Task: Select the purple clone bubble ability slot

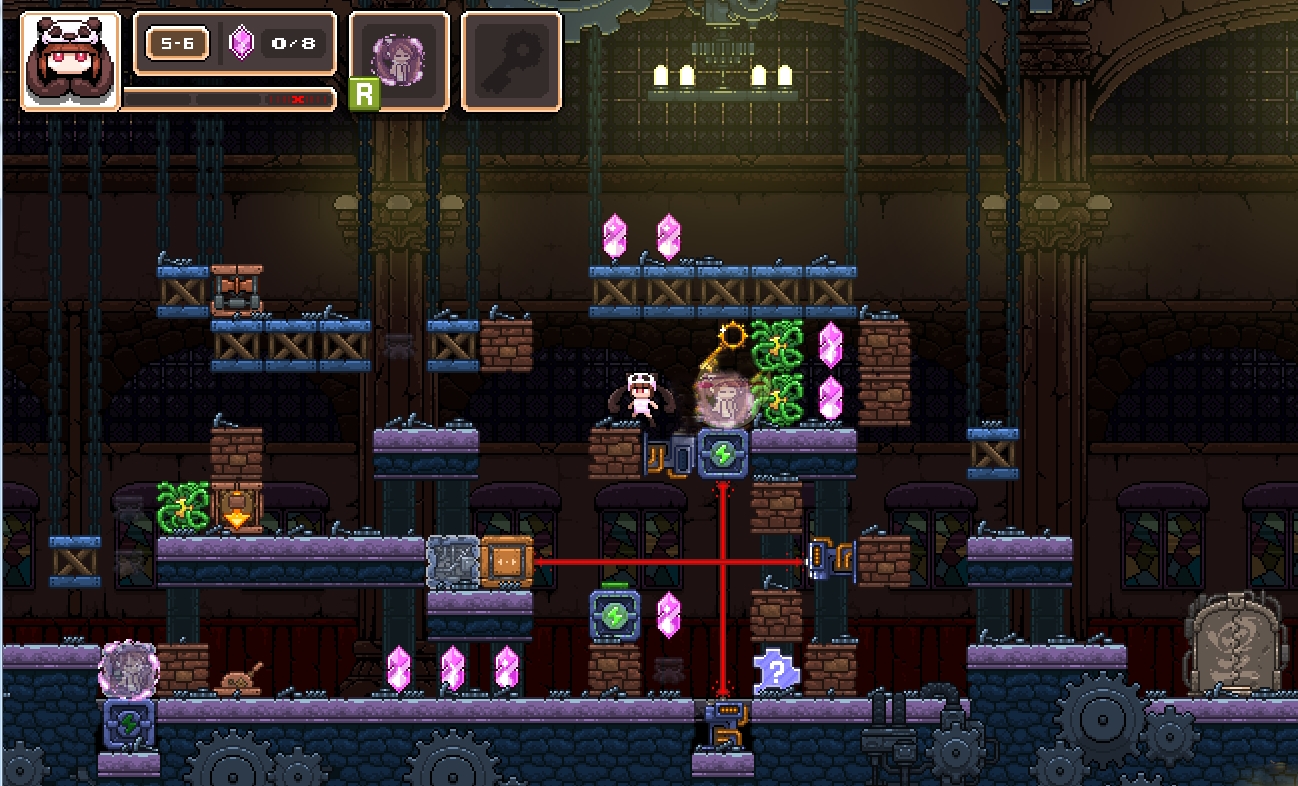Action: coord(399,59)
